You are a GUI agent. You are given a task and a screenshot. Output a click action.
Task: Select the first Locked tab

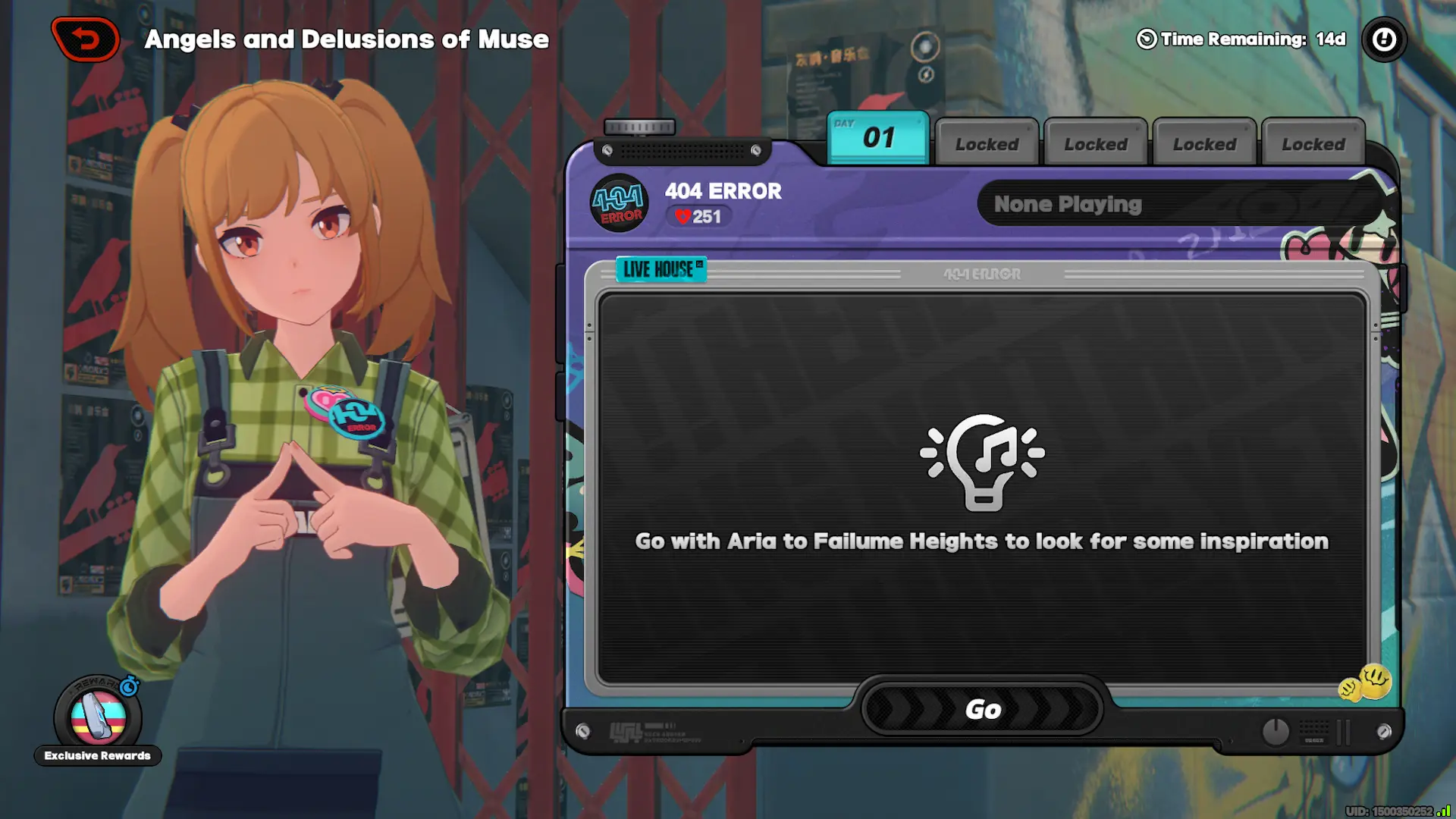(985, 143)
